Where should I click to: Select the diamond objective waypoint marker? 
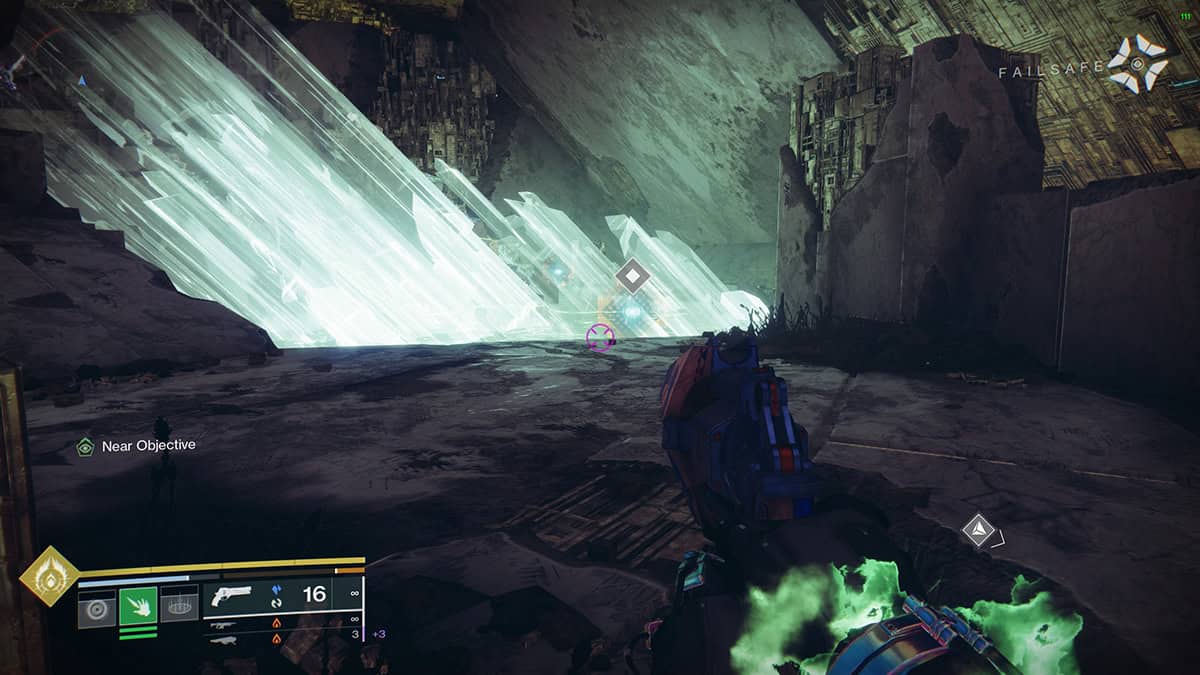[632, 275]
